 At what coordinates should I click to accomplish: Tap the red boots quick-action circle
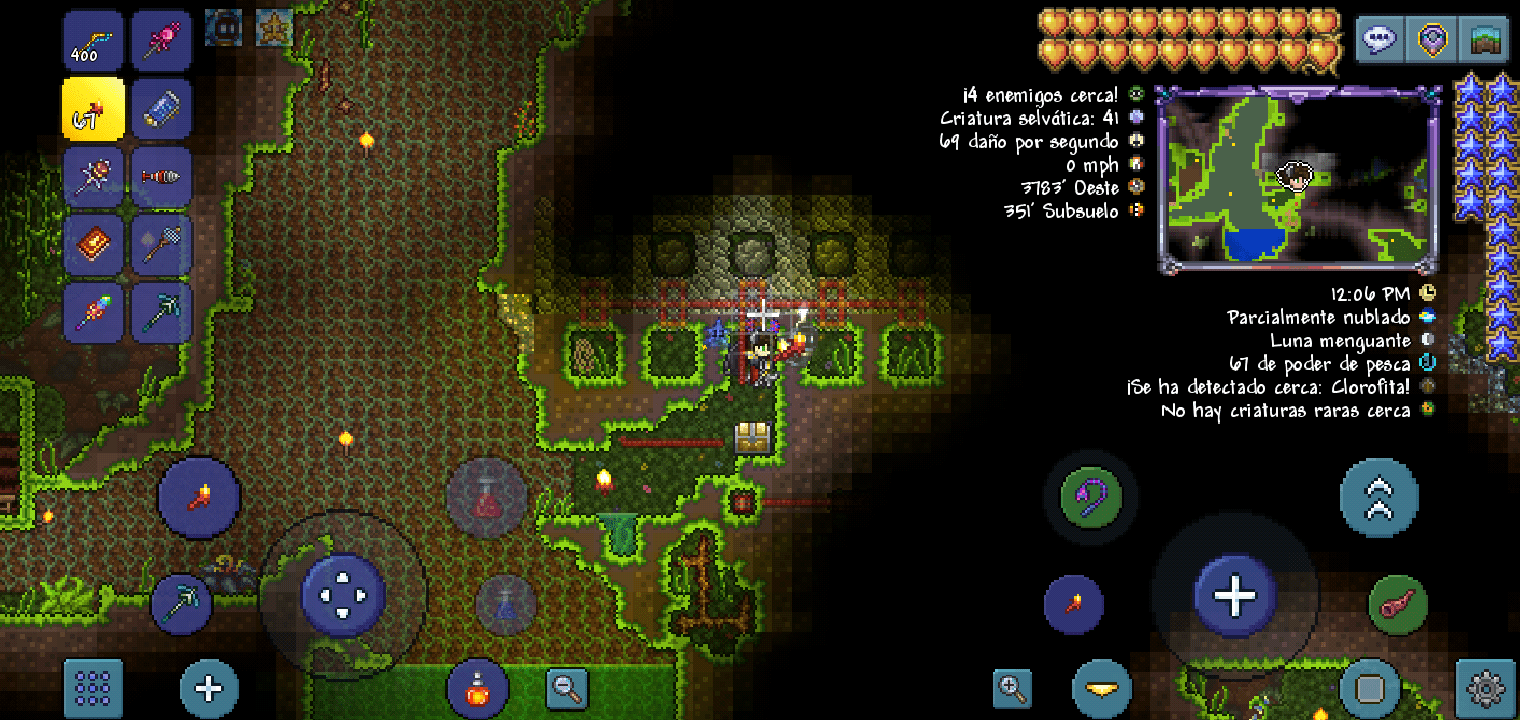(198, 497)
